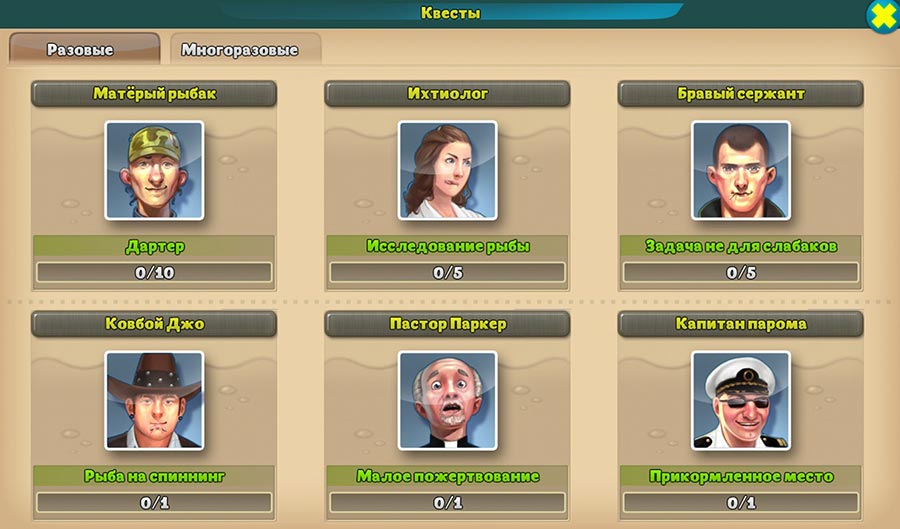Select the fisherman in camo cap portrait
The width and height of the screenshot is (900, 529).
point(154,170)
